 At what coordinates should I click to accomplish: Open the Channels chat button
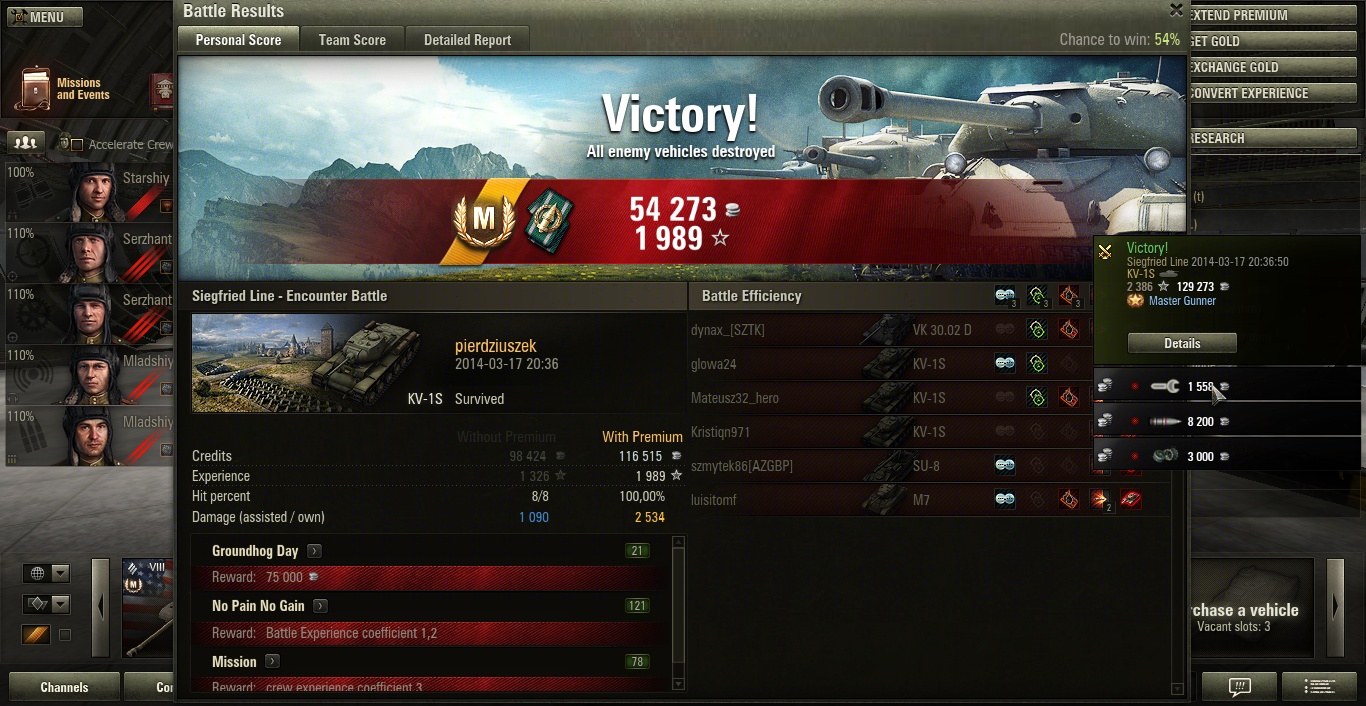pos(64,687)
